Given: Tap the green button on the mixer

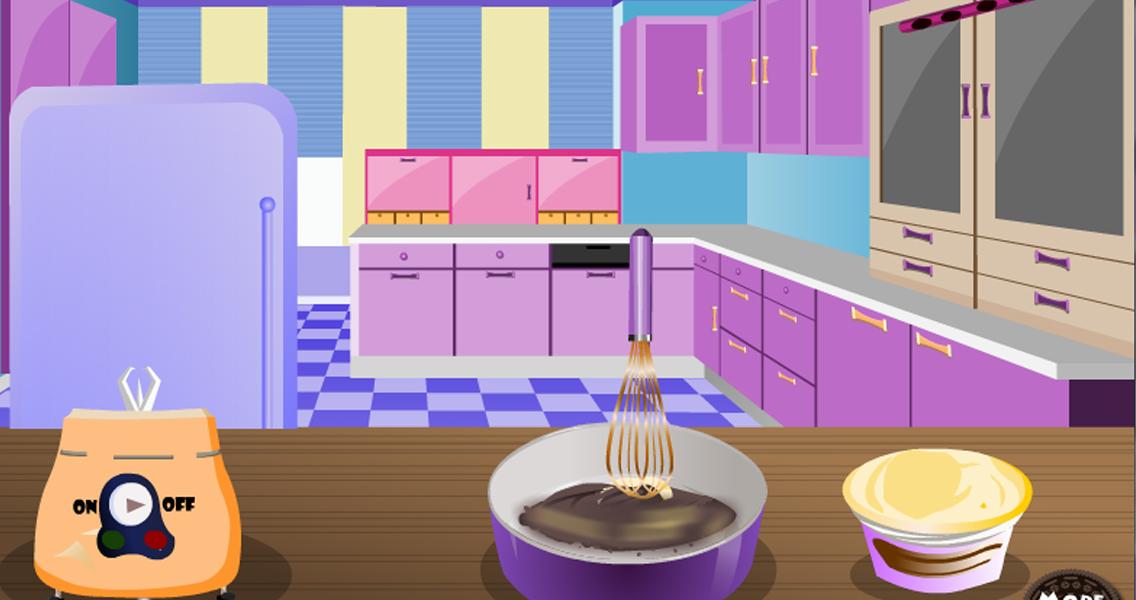Looking at the screenshot, I should [x=110, y=541].
